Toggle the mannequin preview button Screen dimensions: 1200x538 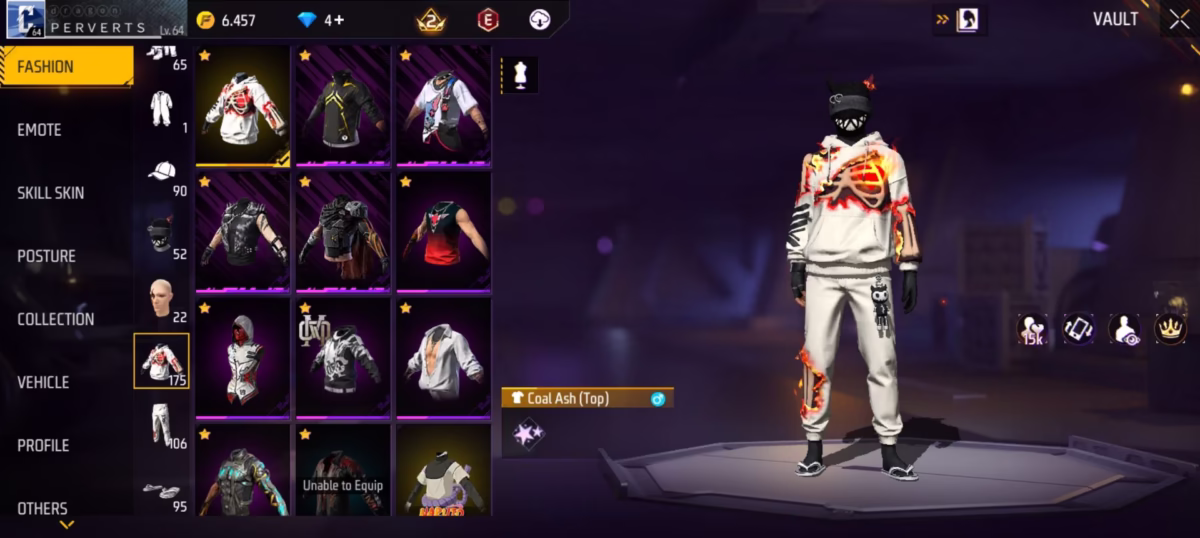tap(519, 74)
